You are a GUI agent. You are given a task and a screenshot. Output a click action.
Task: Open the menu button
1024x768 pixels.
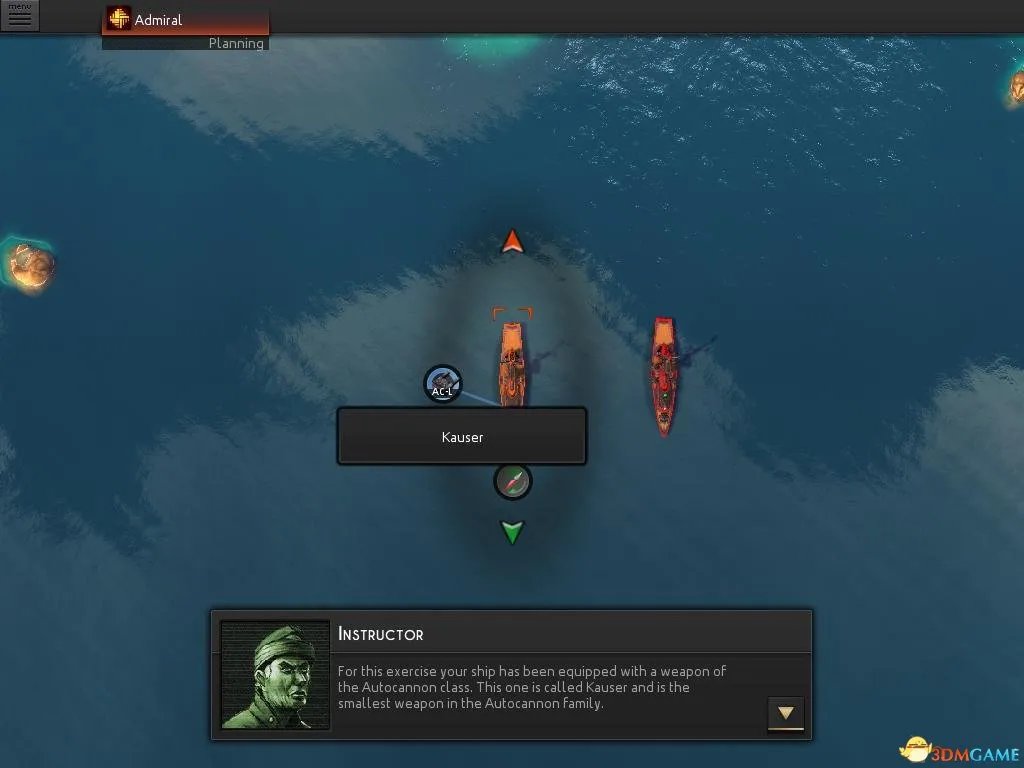(x=19, y=15)
